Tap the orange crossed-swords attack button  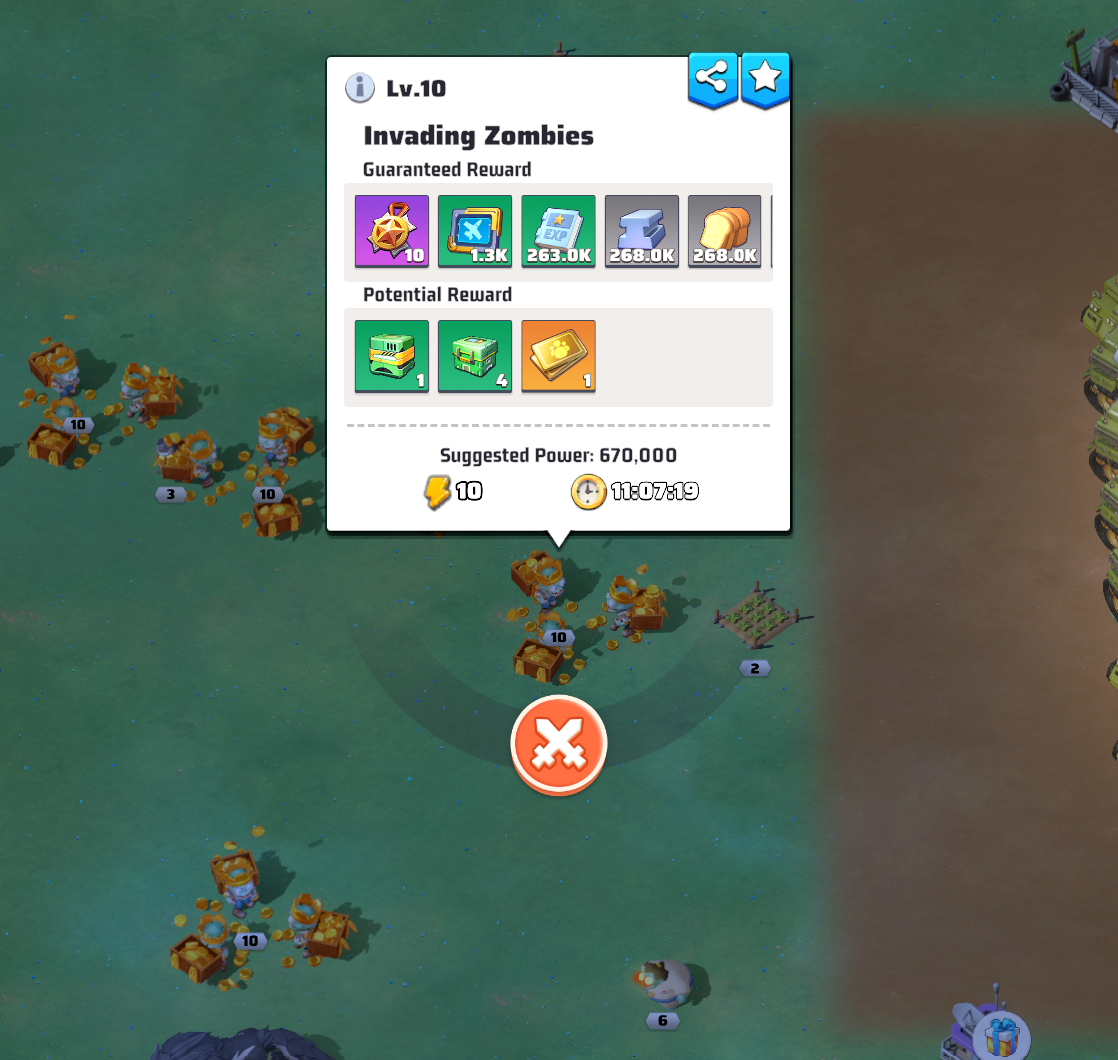pyautogui.click(x=559, y=745)
